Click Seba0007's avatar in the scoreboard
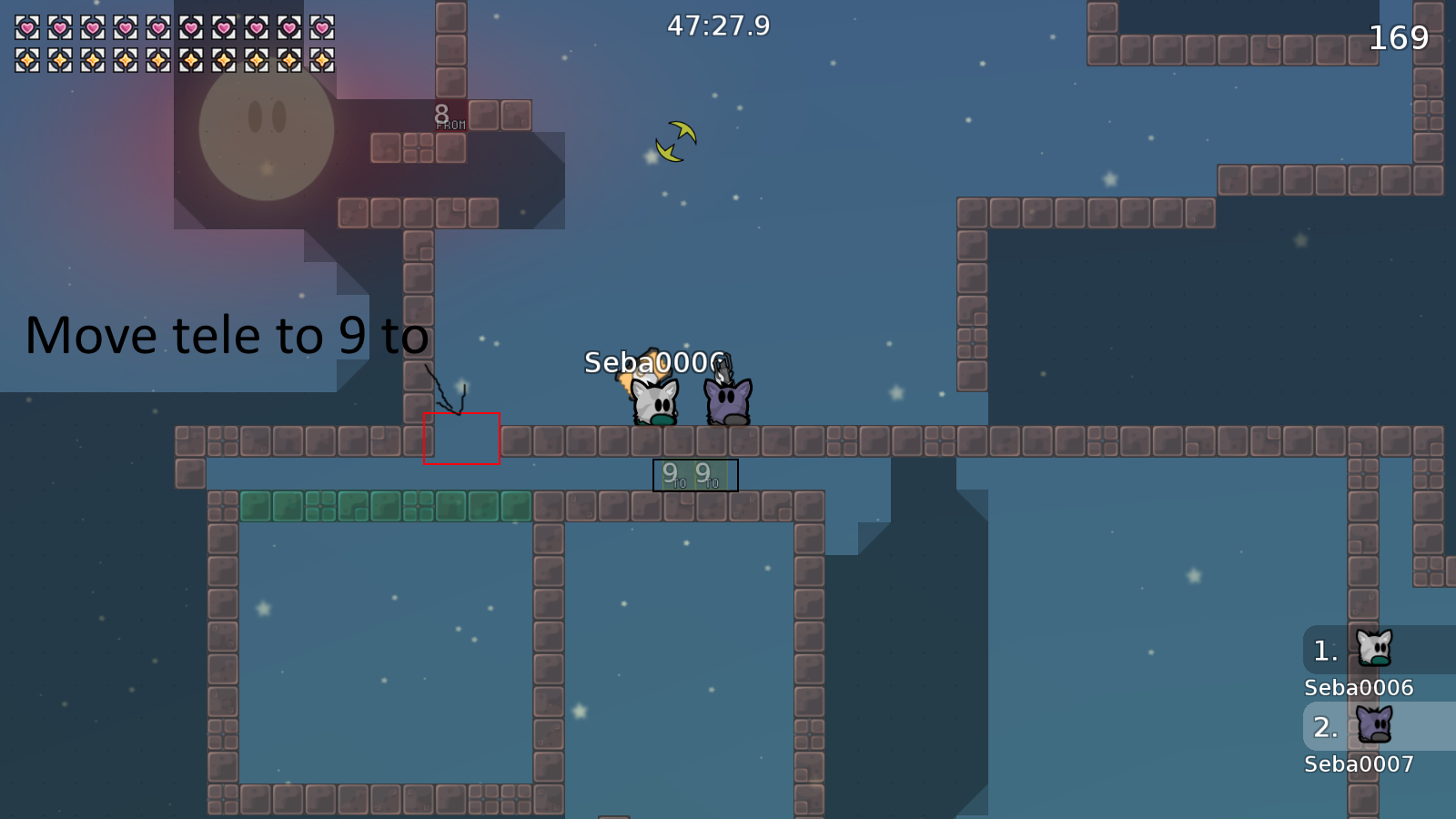 click(x=1374, y=725)
